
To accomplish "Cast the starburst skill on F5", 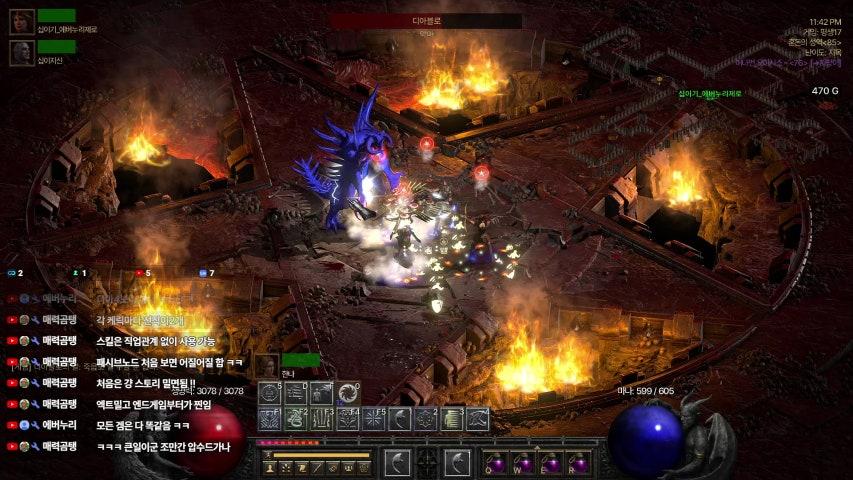I will click(x=374, y=419).
